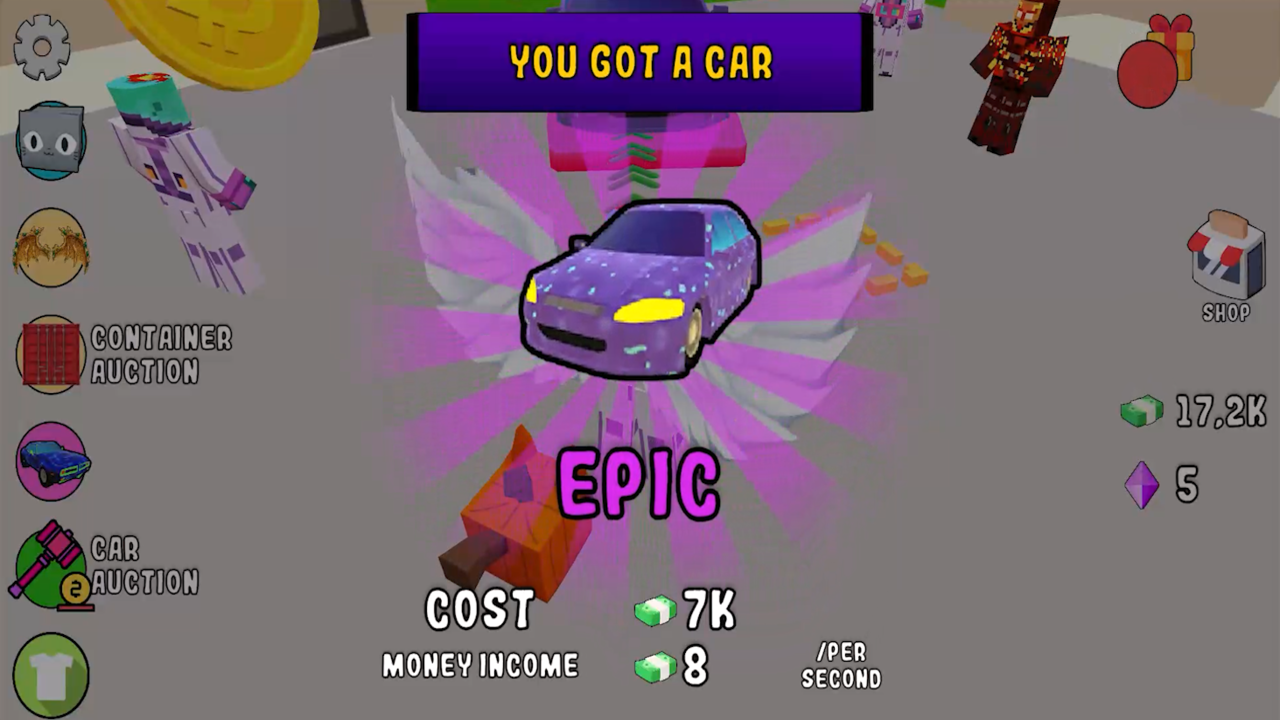Tap the YOU GOT A CAR banner
The height and width of the screenshot is (720, 1280).
pos(640,62)
